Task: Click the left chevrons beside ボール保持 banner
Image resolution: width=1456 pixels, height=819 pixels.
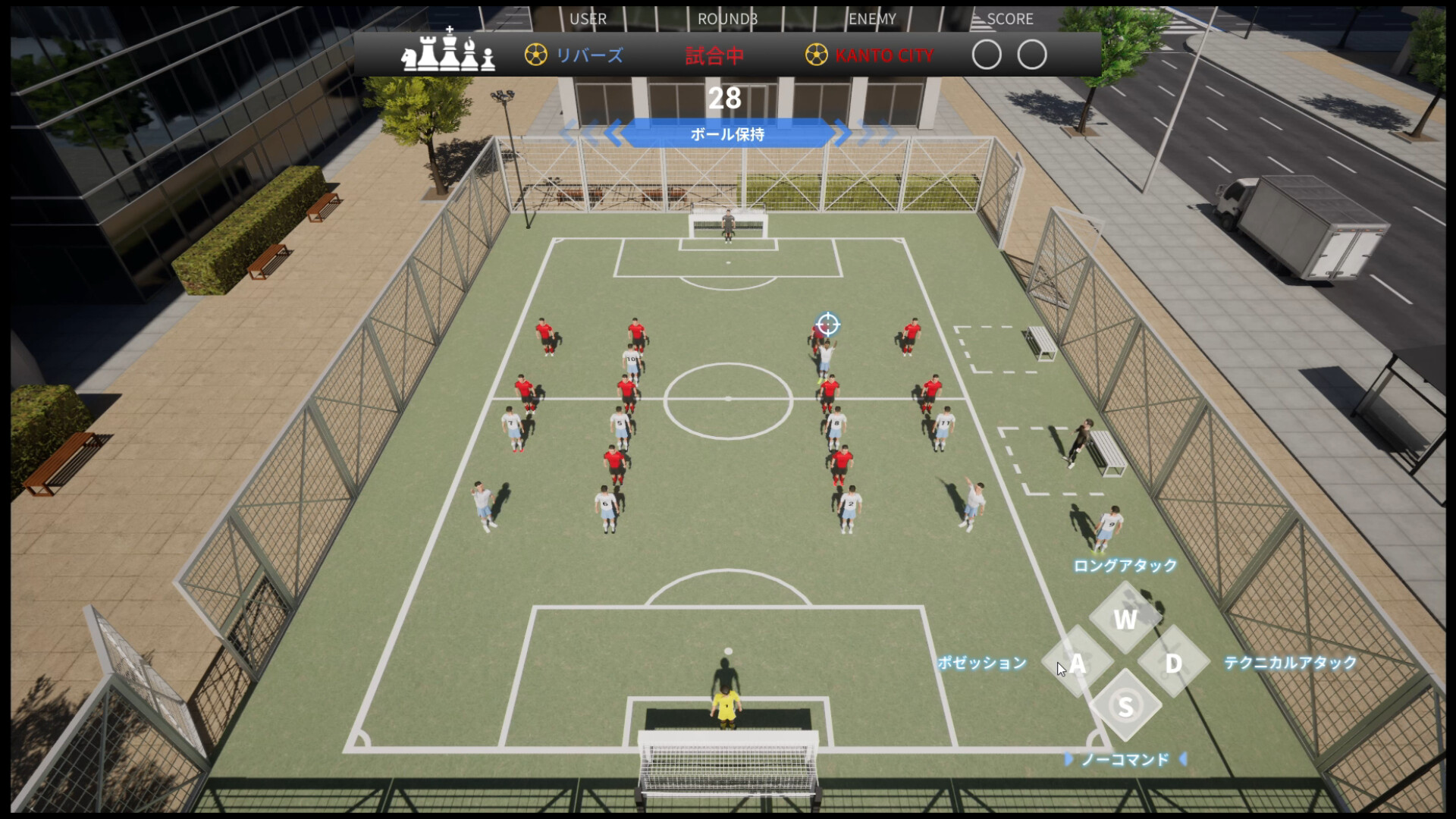Action: click(592, 132)
